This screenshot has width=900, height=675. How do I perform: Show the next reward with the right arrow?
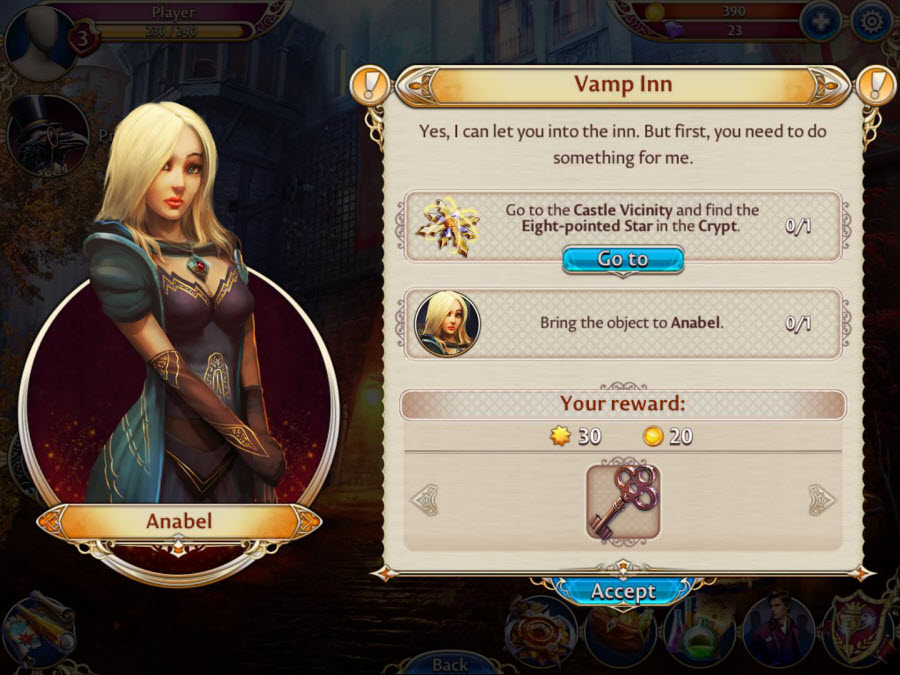pyautogui.click(x=822, y=499)
